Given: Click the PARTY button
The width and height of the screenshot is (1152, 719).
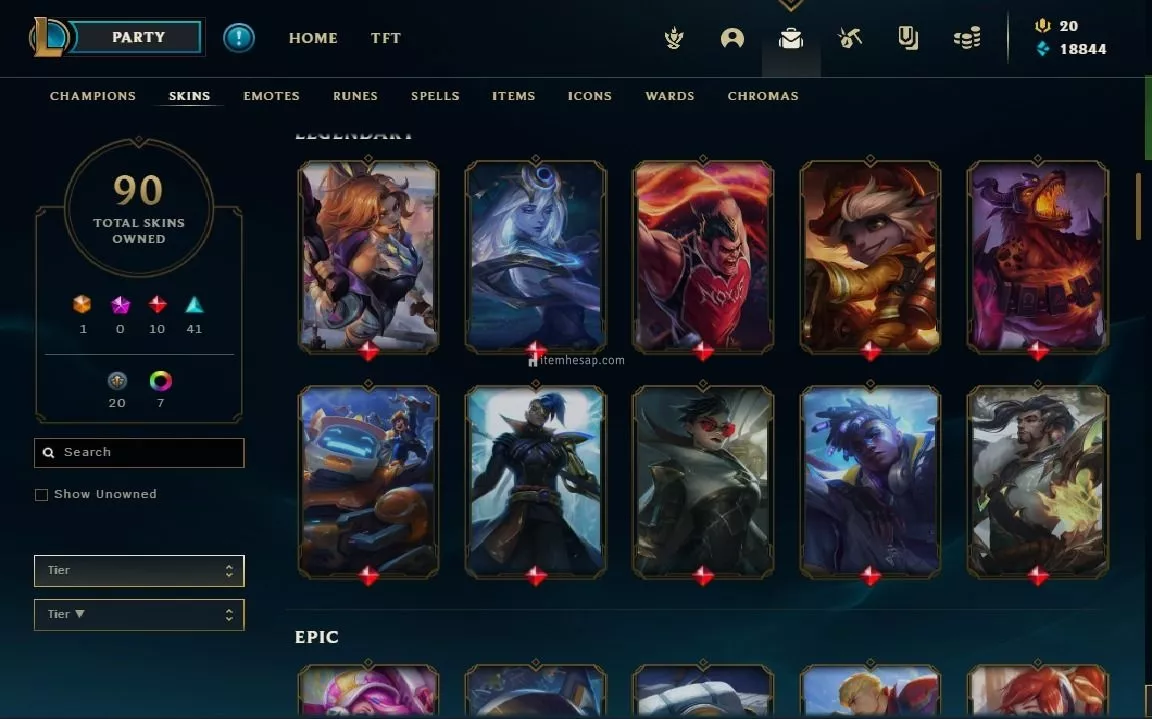Looking at the screenshot, I should (138, 38).
